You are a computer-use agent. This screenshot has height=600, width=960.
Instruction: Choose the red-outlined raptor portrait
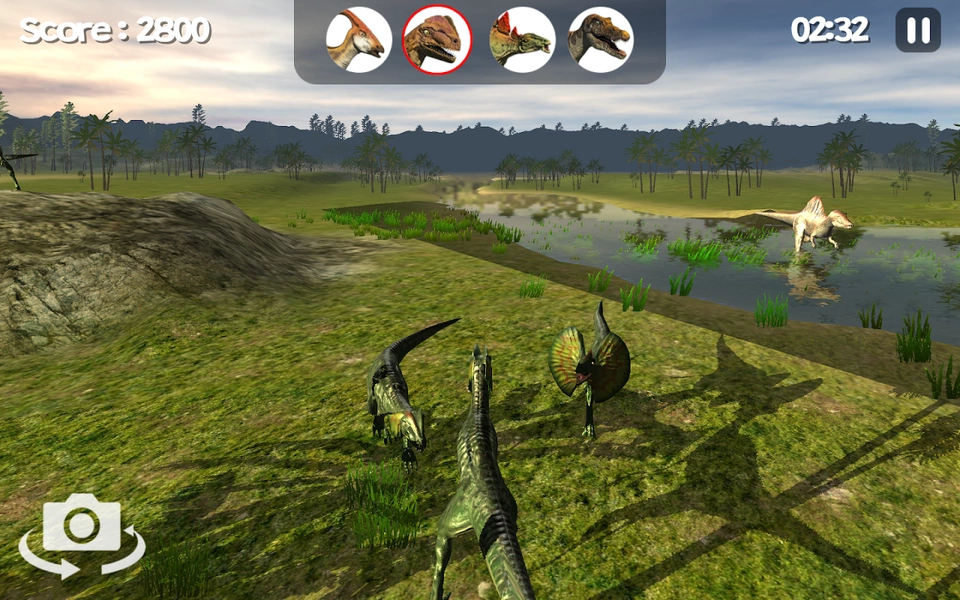coord(437,40)
